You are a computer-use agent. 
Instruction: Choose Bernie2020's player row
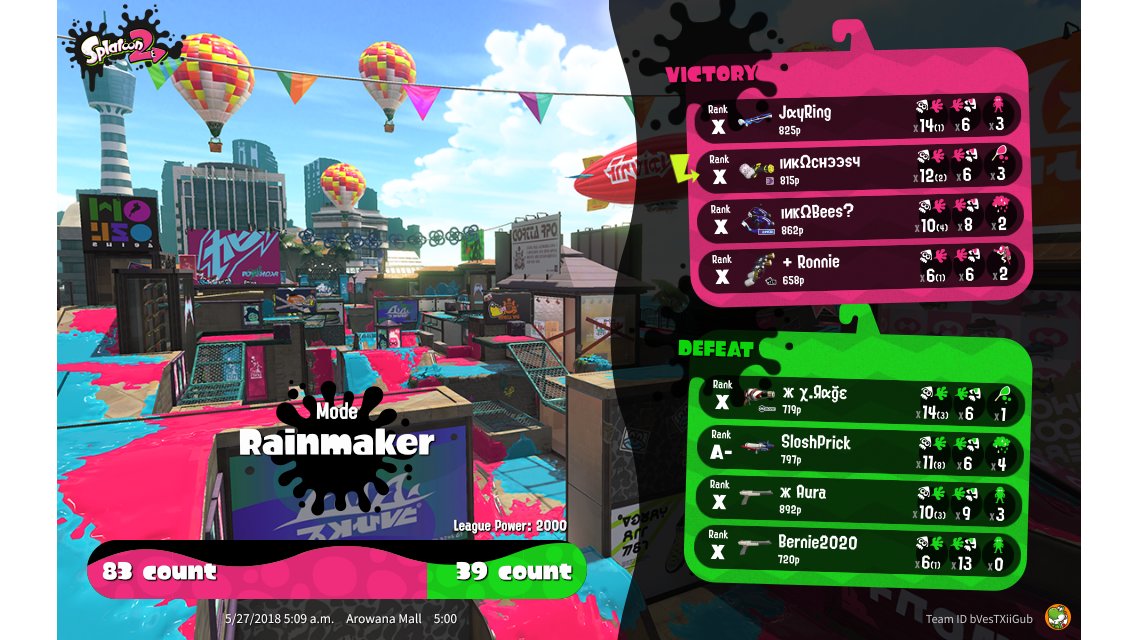(x=860, y=549)
